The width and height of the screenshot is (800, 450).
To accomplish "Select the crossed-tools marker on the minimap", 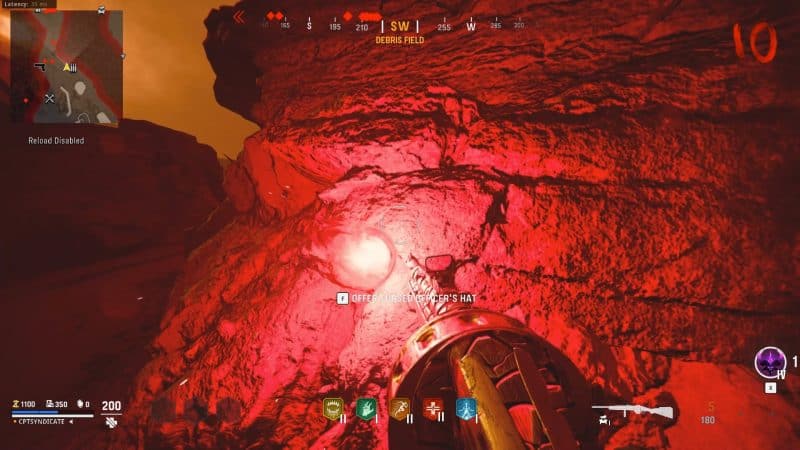I will [x=48, y=98].
